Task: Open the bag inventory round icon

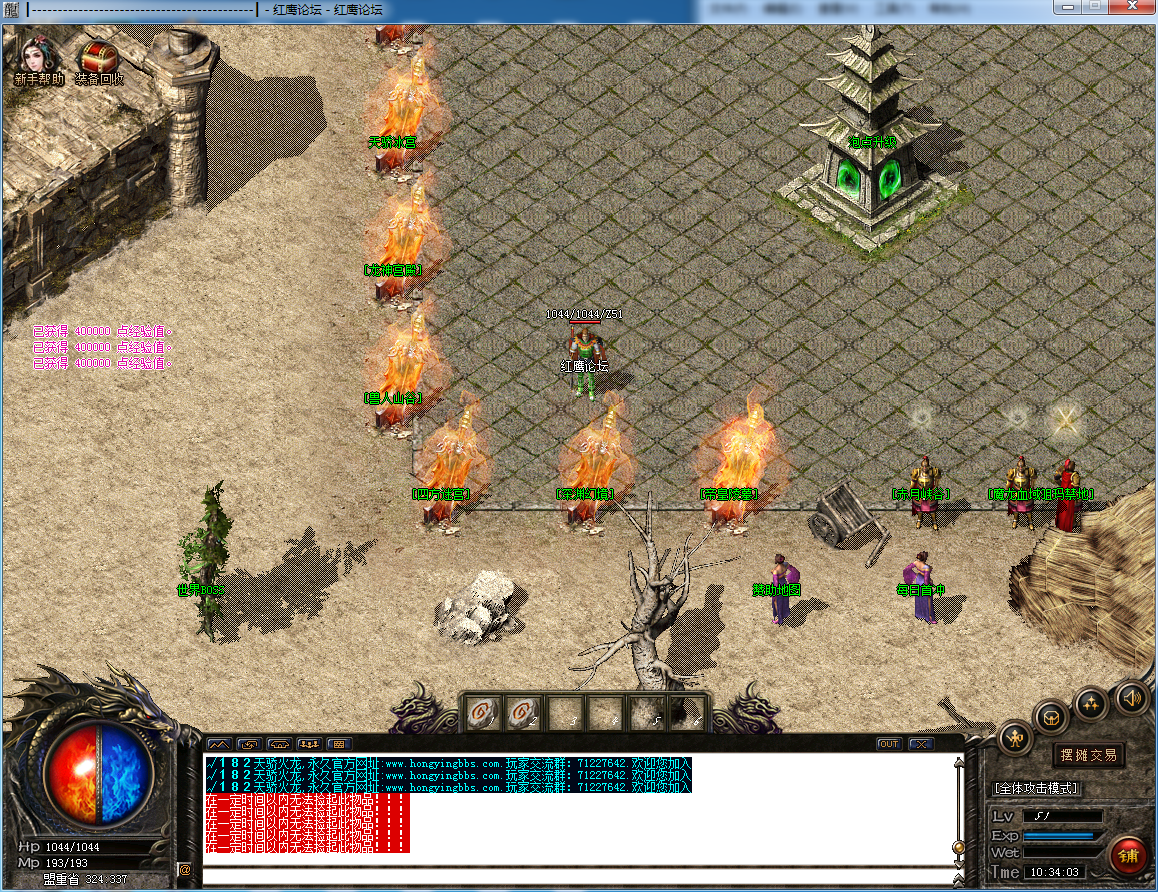Action: pyautogui.click(x=1052, y=716)
